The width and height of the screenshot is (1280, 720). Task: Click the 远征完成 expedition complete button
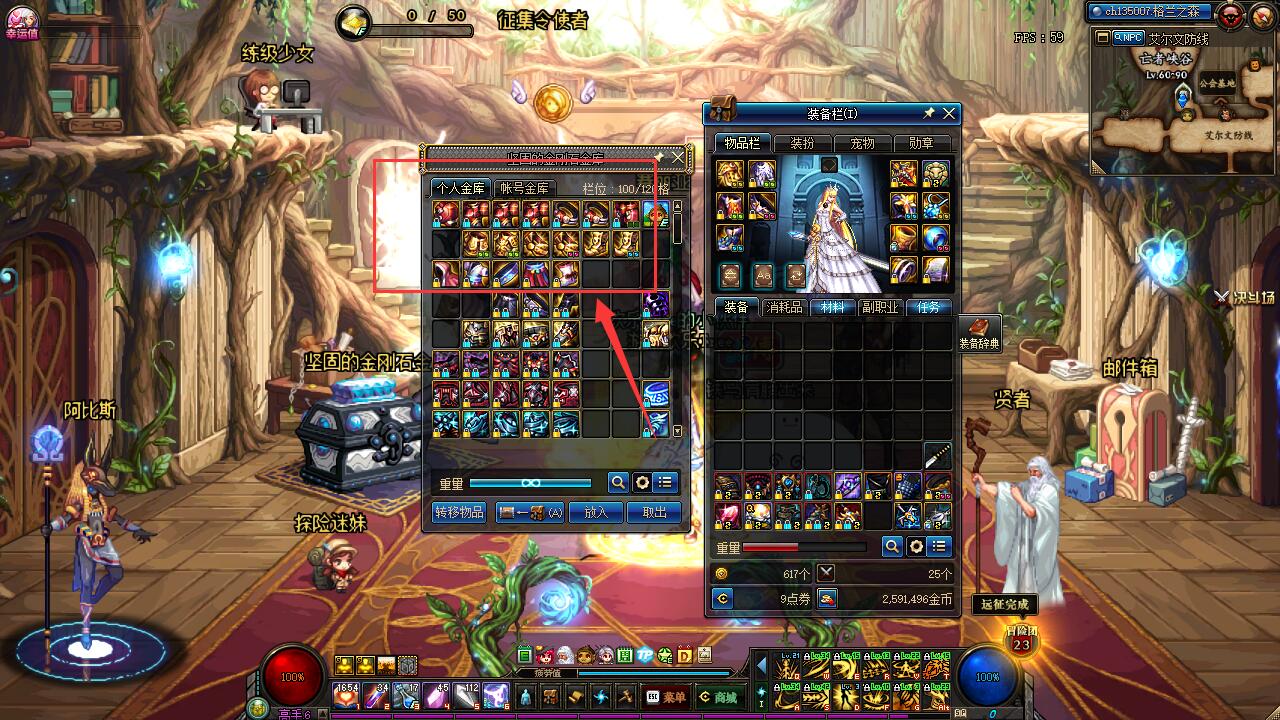pyautogui.click(x=1004, y=604)
